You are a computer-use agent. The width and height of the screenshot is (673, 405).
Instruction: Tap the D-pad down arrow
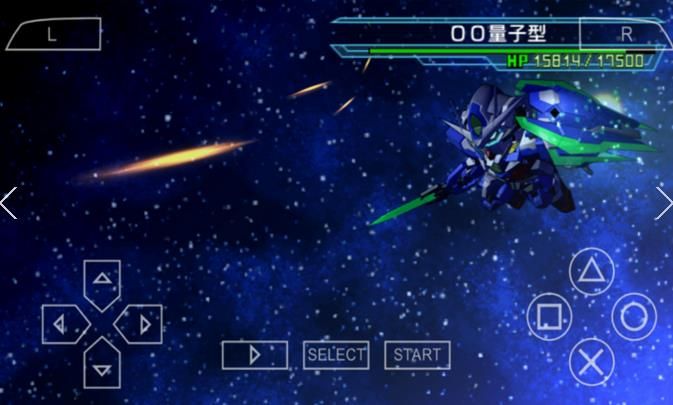[x=102, y=367]
